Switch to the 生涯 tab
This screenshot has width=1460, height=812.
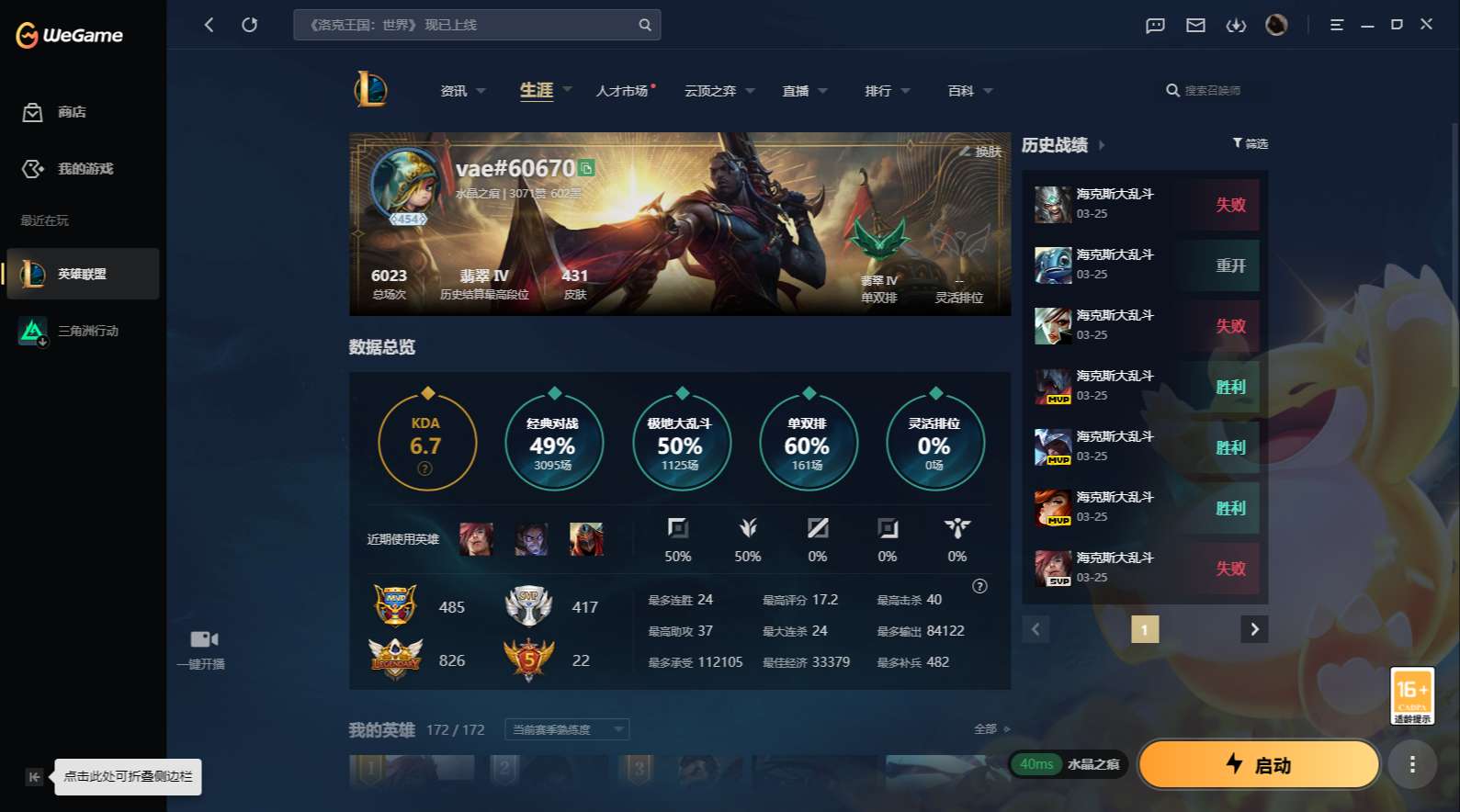[536, 90]
